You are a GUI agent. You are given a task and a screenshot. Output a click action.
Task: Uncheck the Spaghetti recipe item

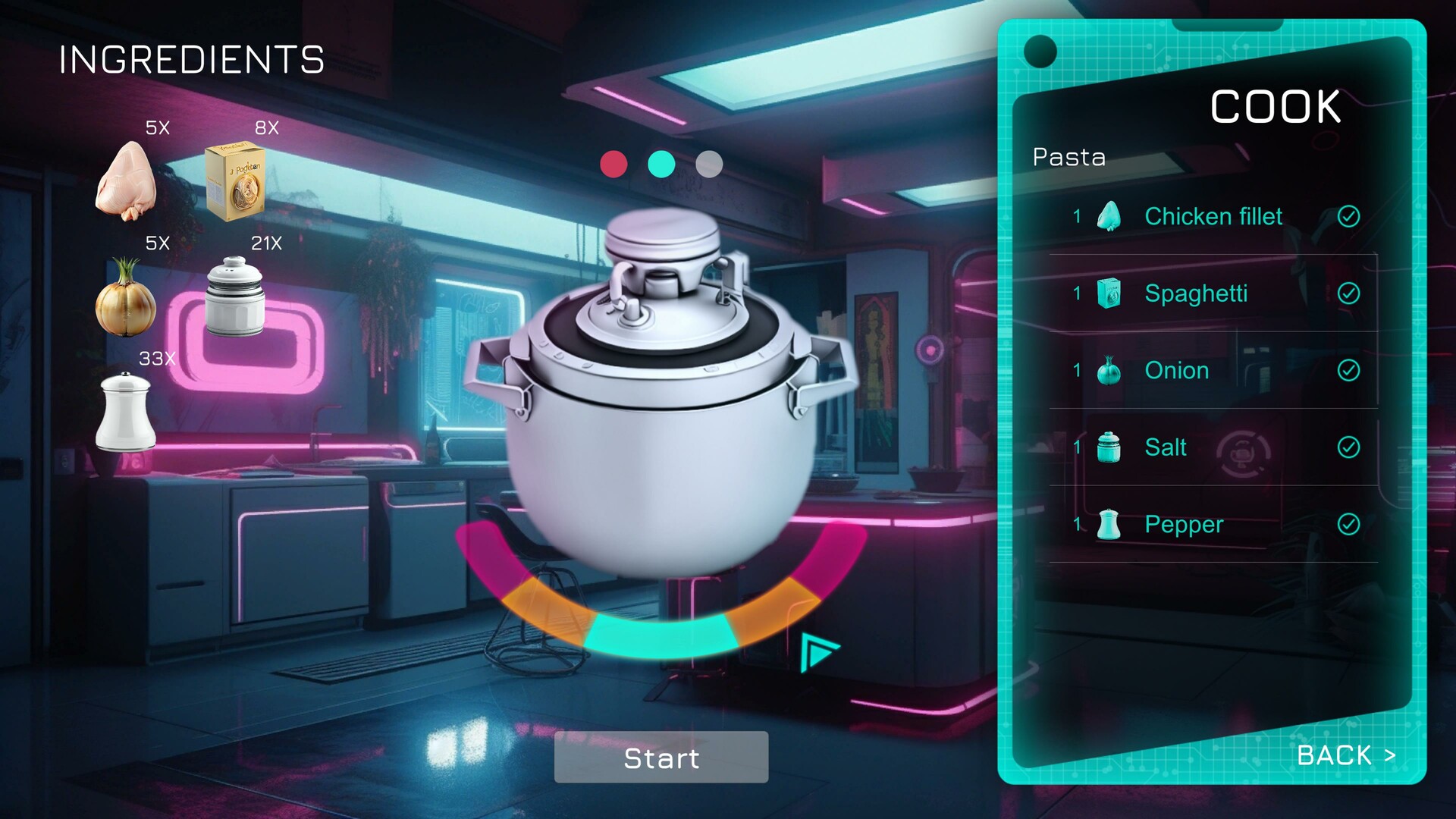click(x=1349, y=293)
